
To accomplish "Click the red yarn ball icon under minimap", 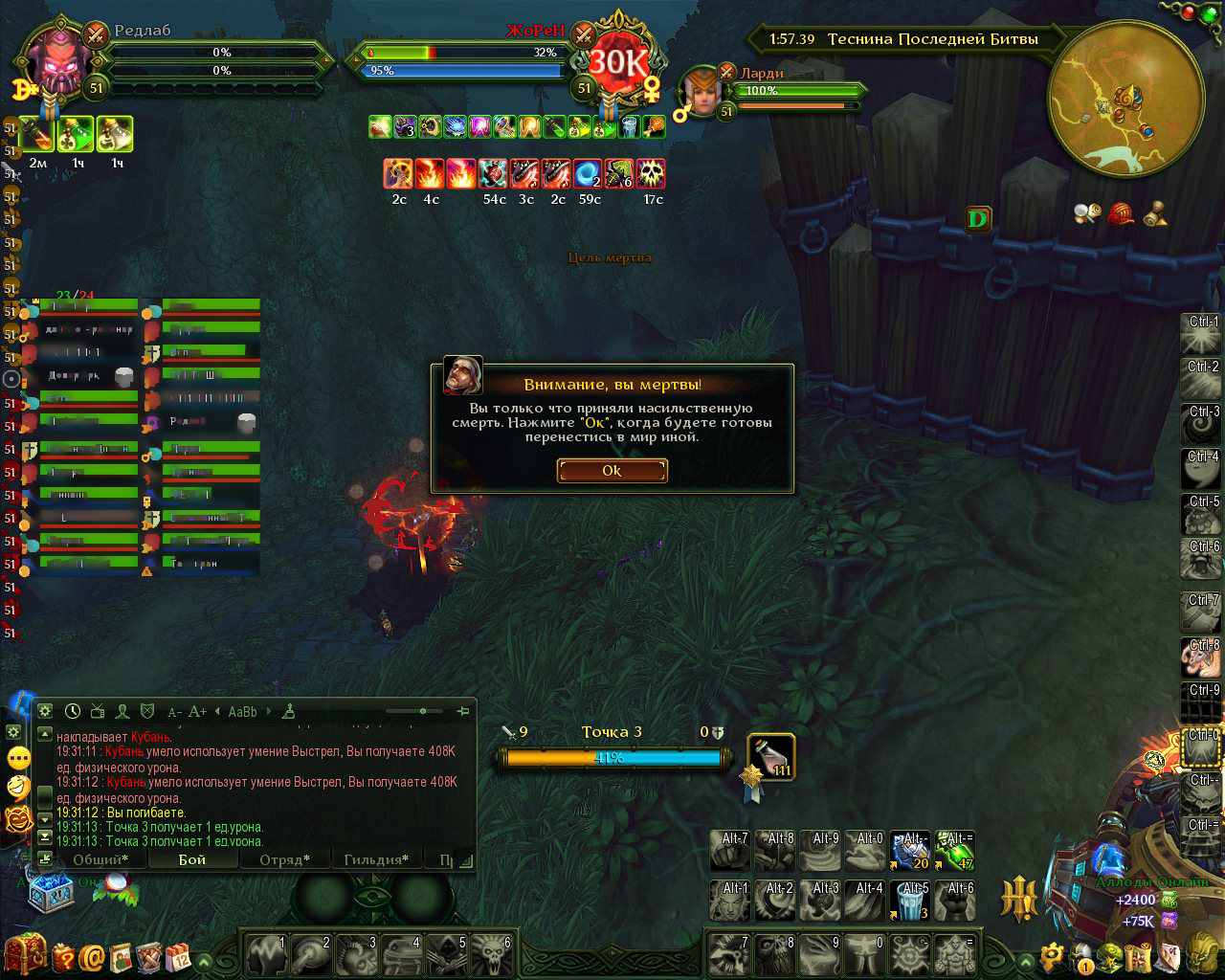I will tap(1121, 213).
